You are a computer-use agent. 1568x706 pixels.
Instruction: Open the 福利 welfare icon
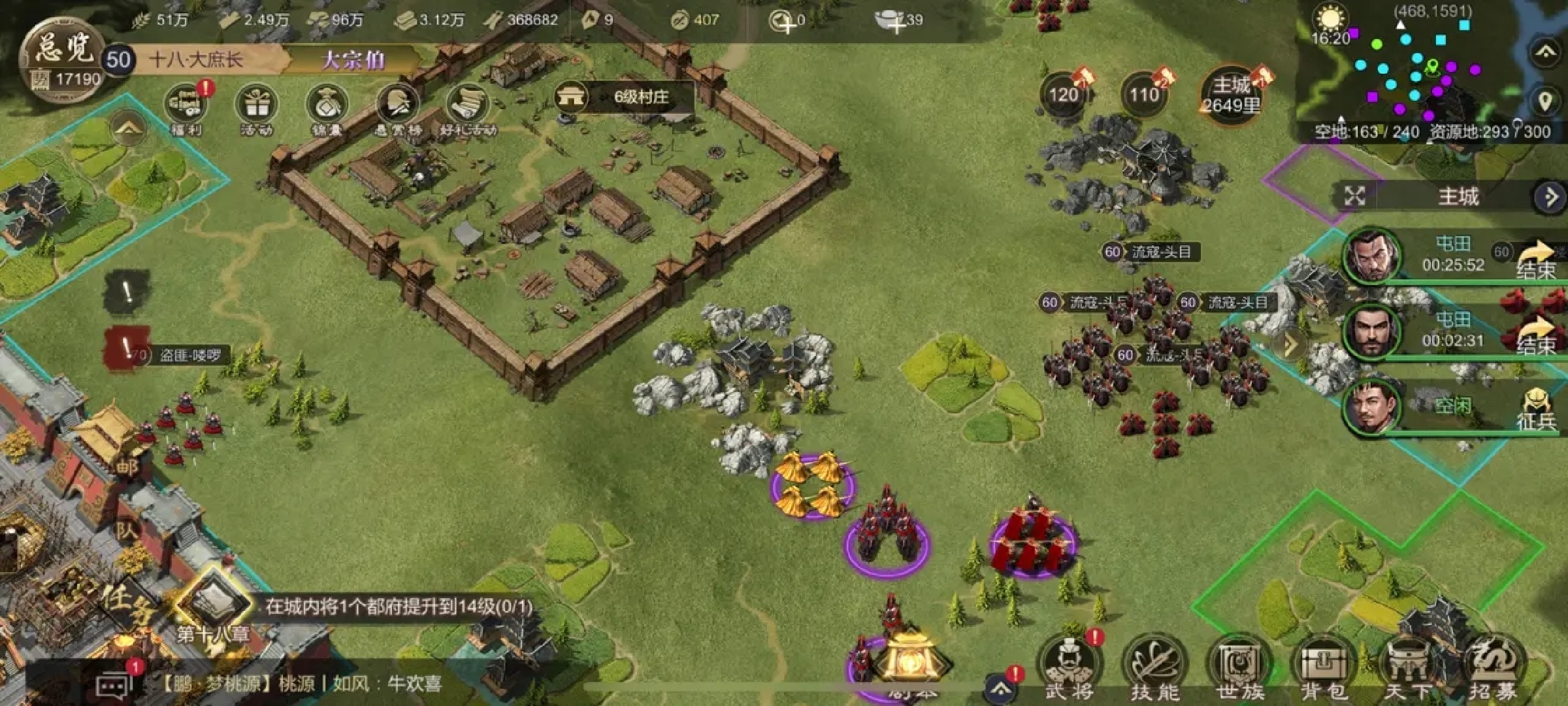click(186, 108)
